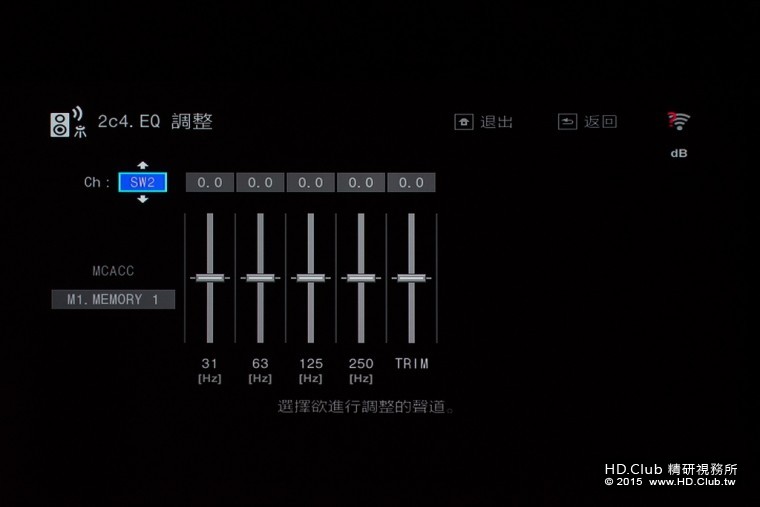Choose the 返回 return button
The width and height of the screenshot is (760, 507).
coord(588,122)
